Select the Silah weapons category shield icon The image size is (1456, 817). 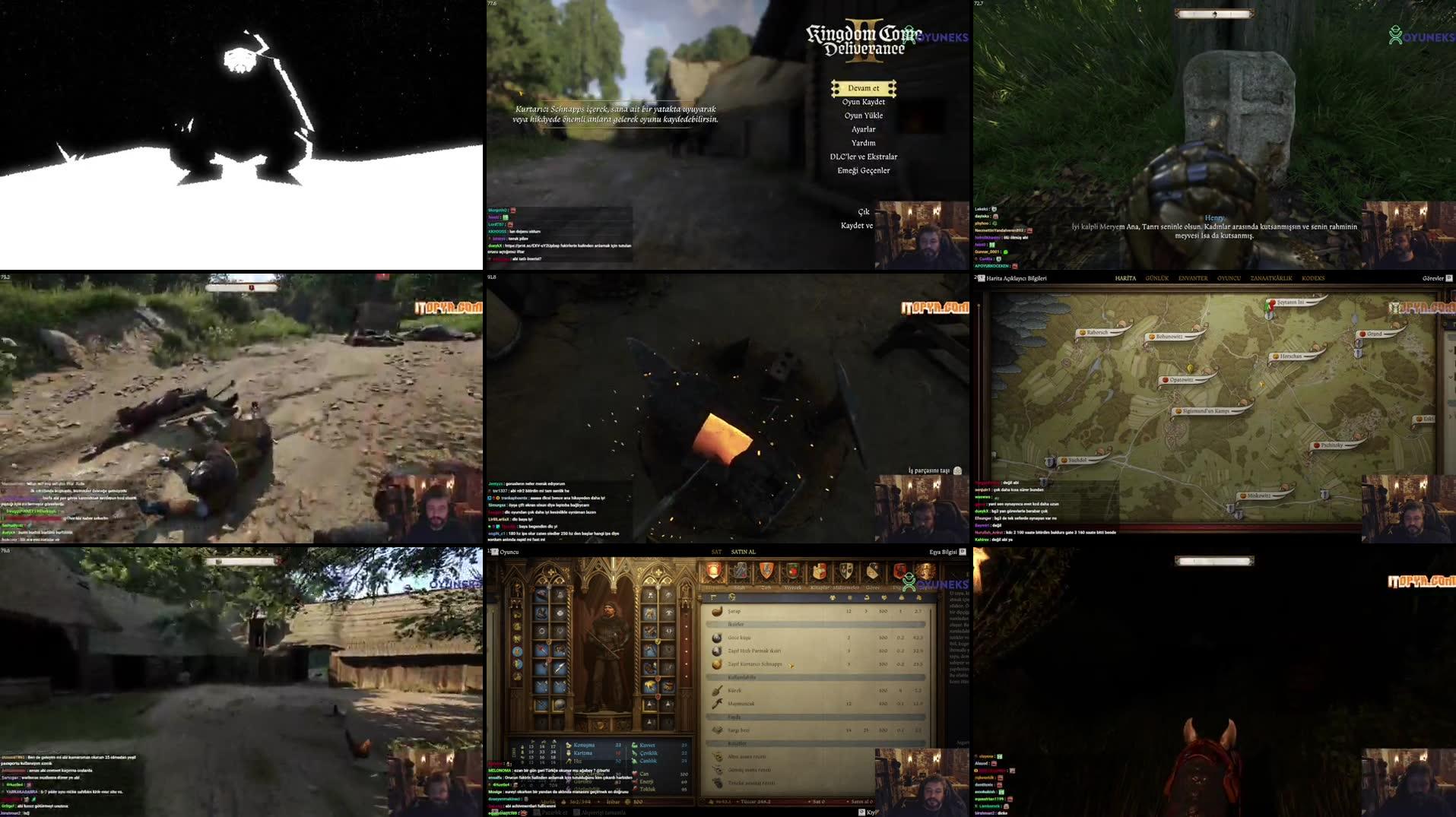(741, 572)
